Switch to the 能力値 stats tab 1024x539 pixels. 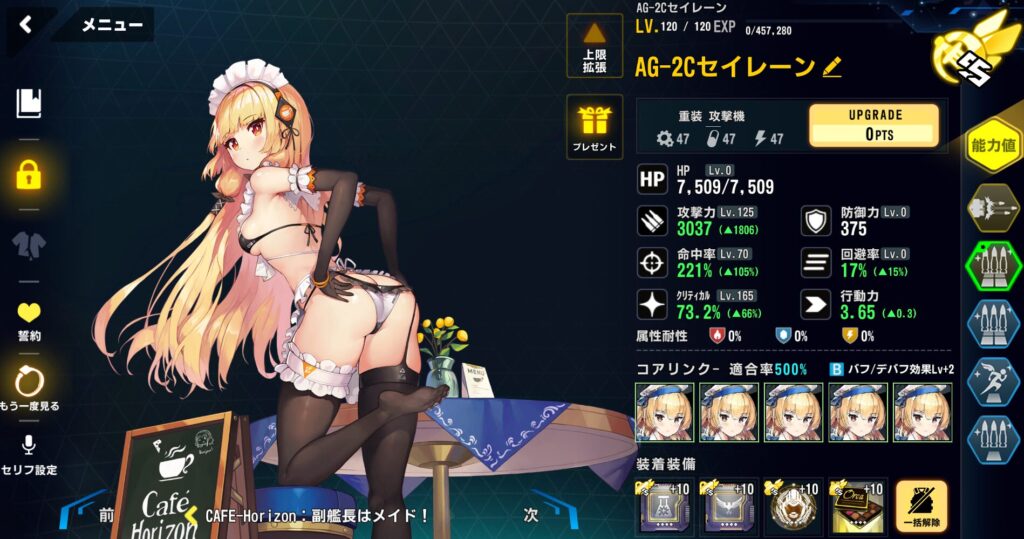click(993, 146)
